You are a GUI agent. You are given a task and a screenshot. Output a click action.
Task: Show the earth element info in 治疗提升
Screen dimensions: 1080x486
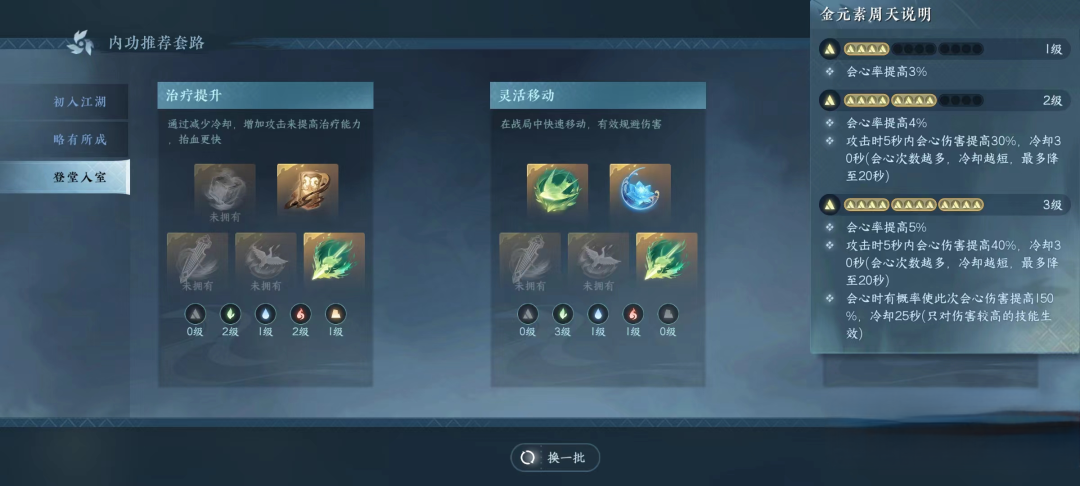point(336,314)
